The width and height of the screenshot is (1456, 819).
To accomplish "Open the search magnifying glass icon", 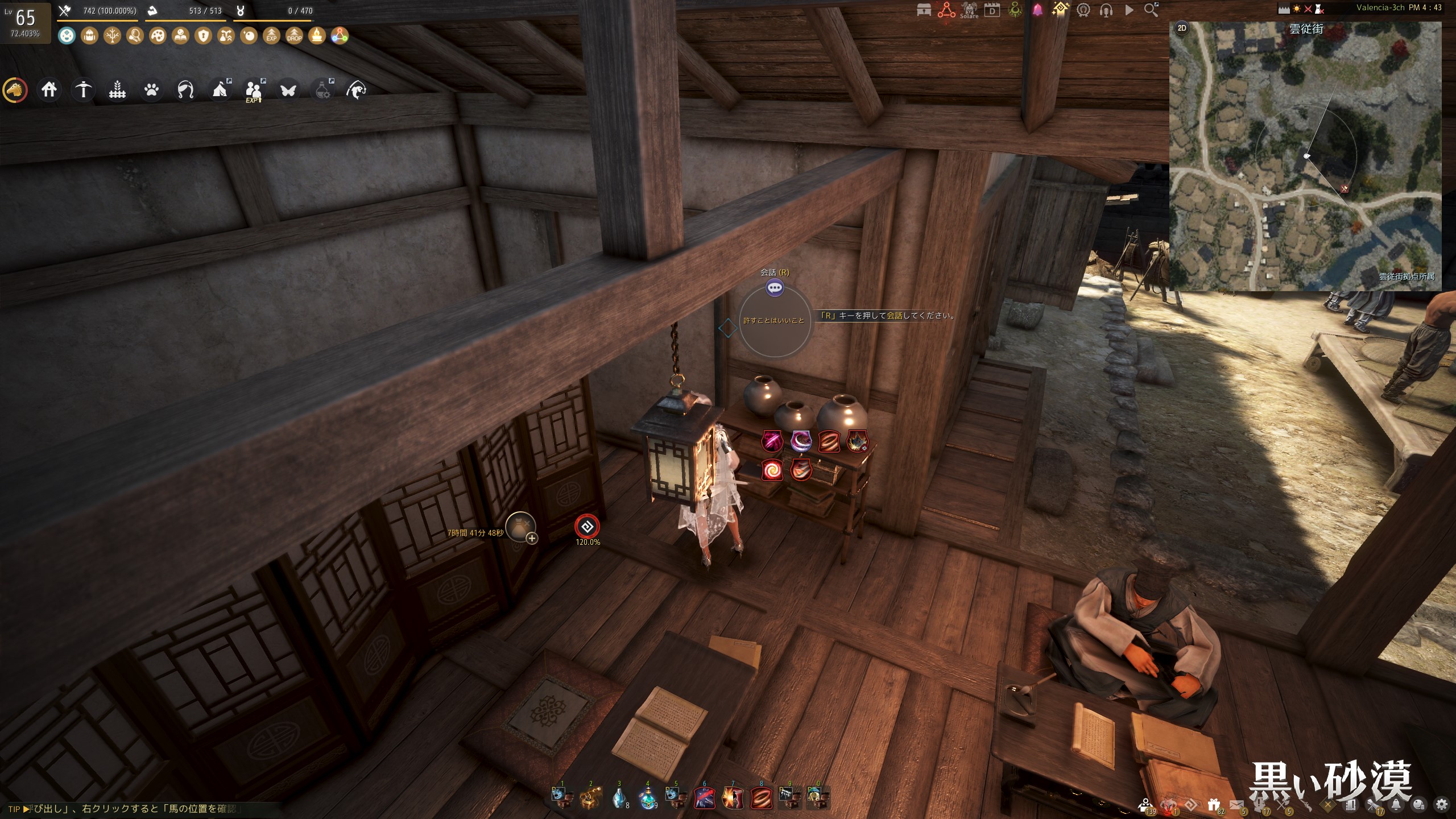I will [1151, 10].
